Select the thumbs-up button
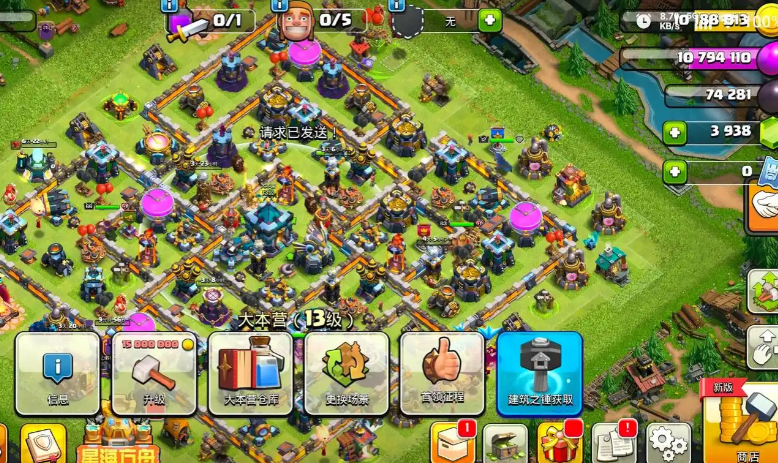This screenshot has width=778, height=463. 441,372
